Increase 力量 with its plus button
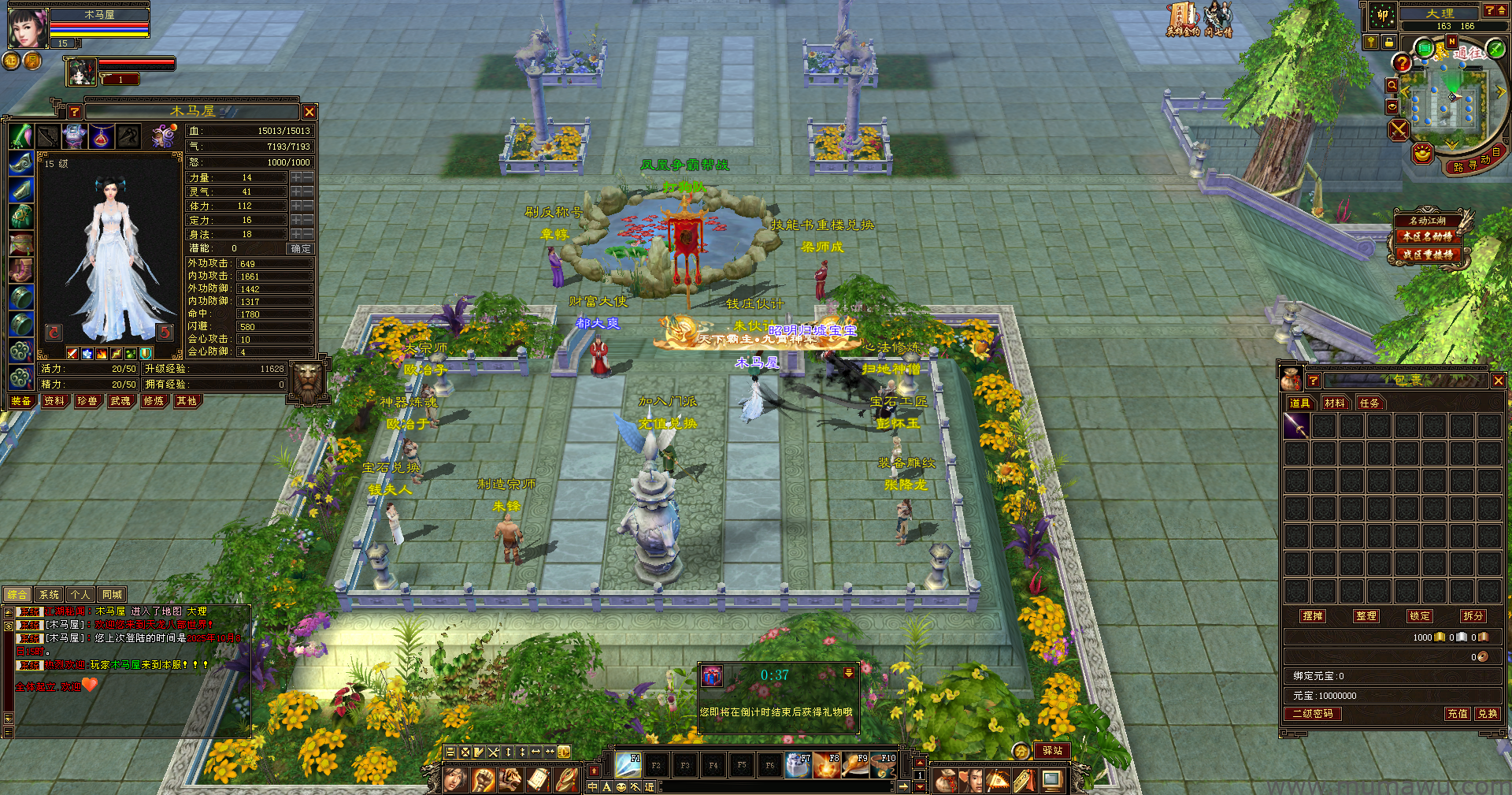Image resolution: width=1512 pixels, height=795 pixels. [296, 178]
